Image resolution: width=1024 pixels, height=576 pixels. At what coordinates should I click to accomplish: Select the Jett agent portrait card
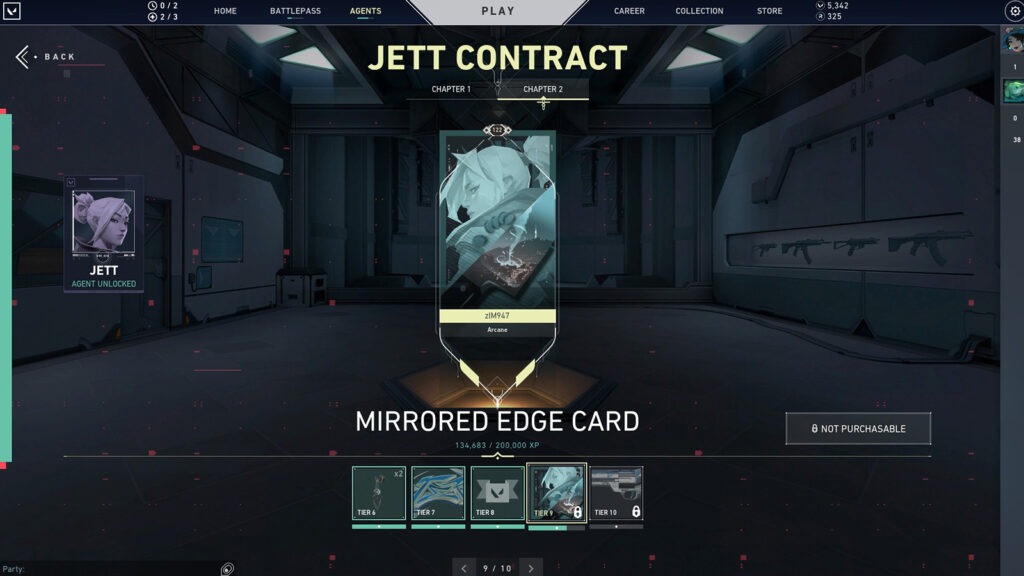[x=104, y=234]
